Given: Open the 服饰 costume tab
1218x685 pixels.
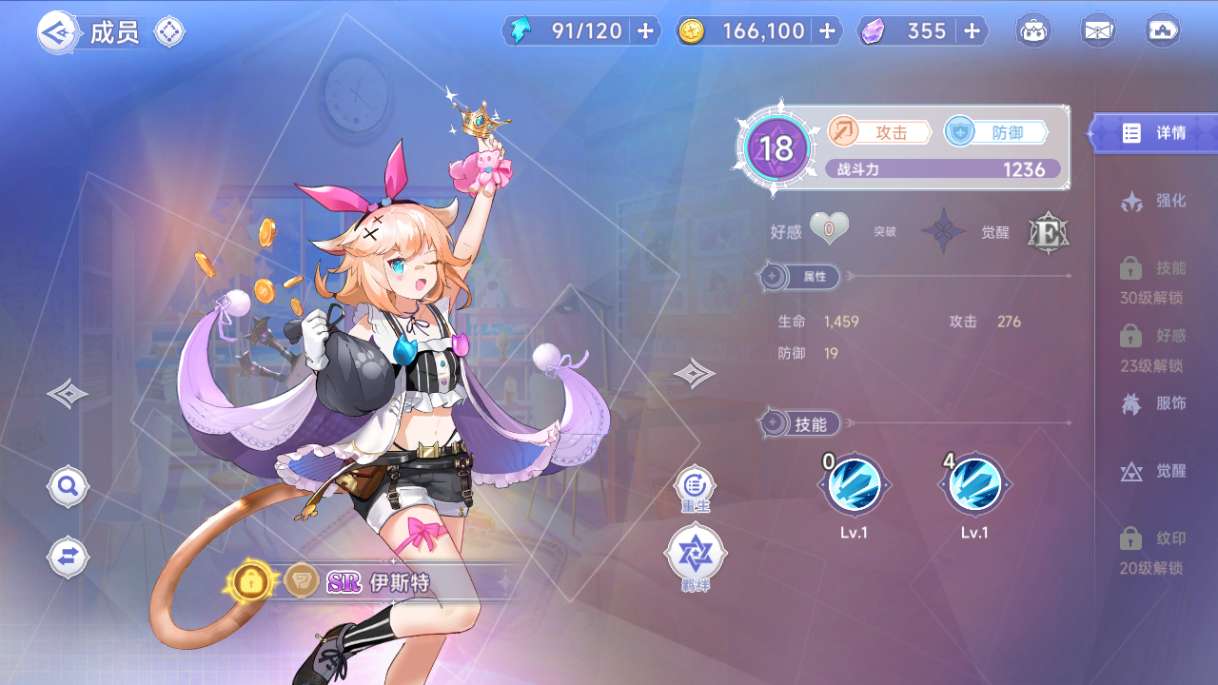Looking at the screenshot, I should pyautogui.click(x=1154, y=404).
